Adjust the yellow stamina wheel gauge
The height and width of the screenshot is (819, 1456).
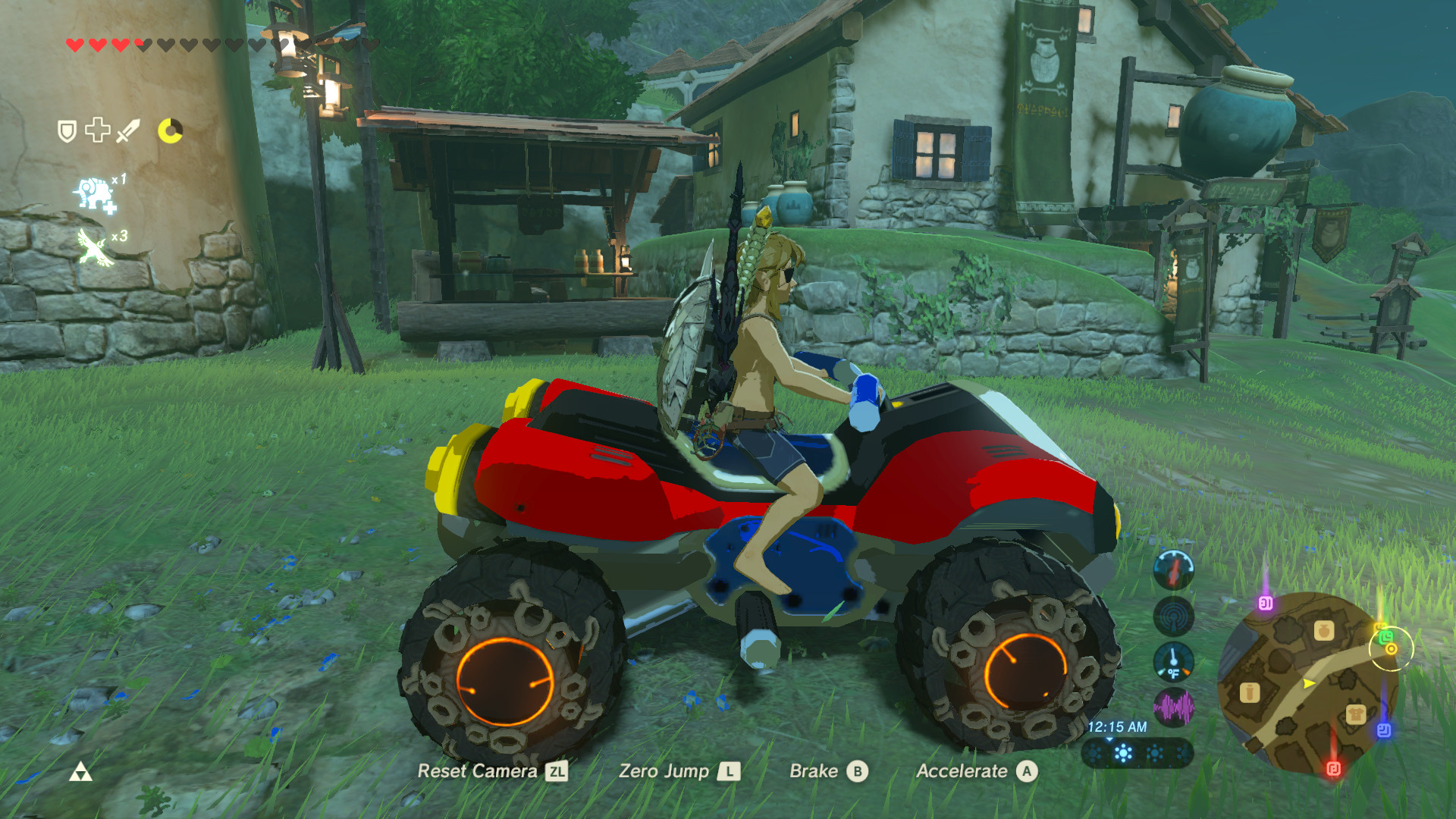(170, 131)
